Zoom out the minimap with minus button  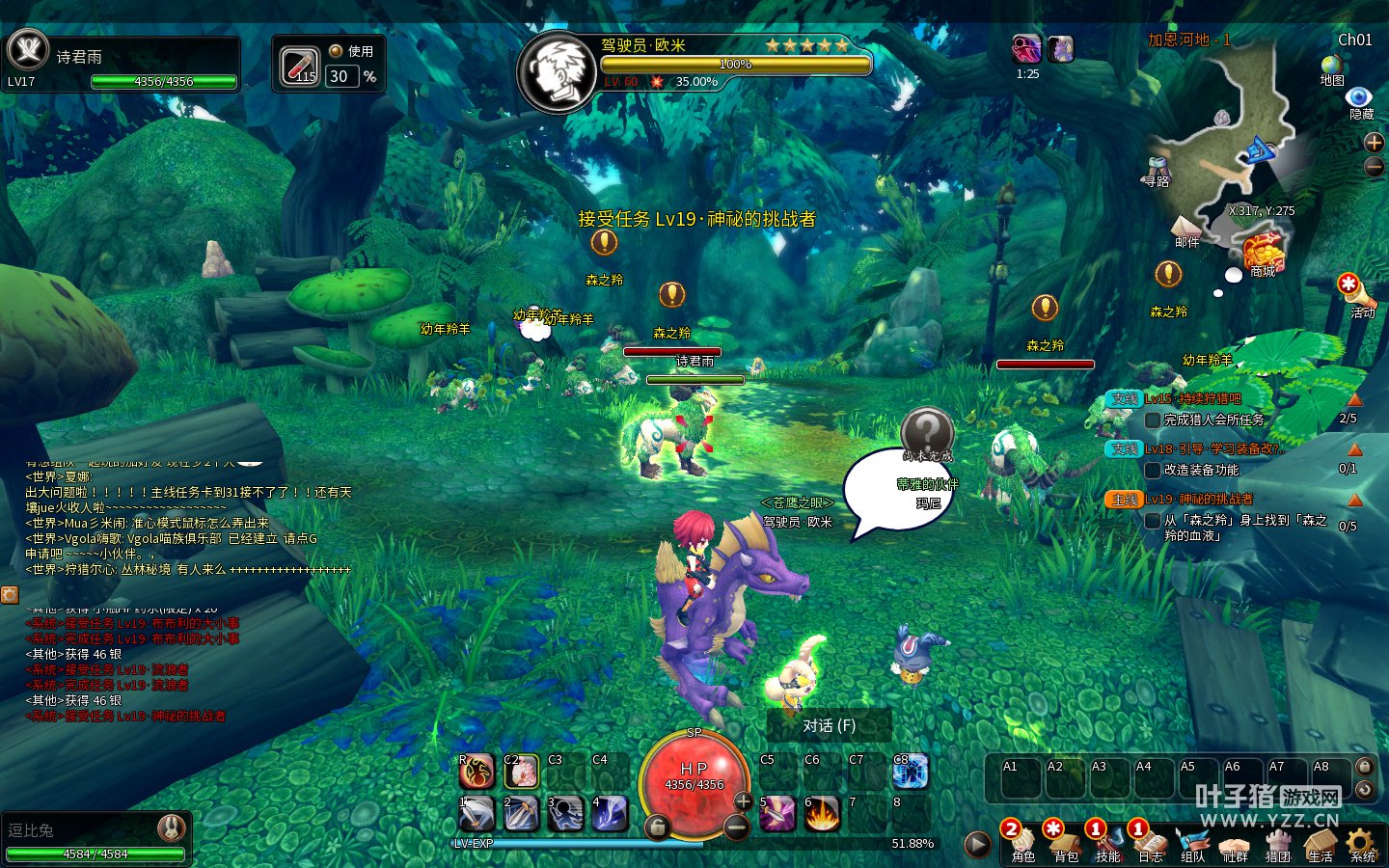[x=1374, y=167]
